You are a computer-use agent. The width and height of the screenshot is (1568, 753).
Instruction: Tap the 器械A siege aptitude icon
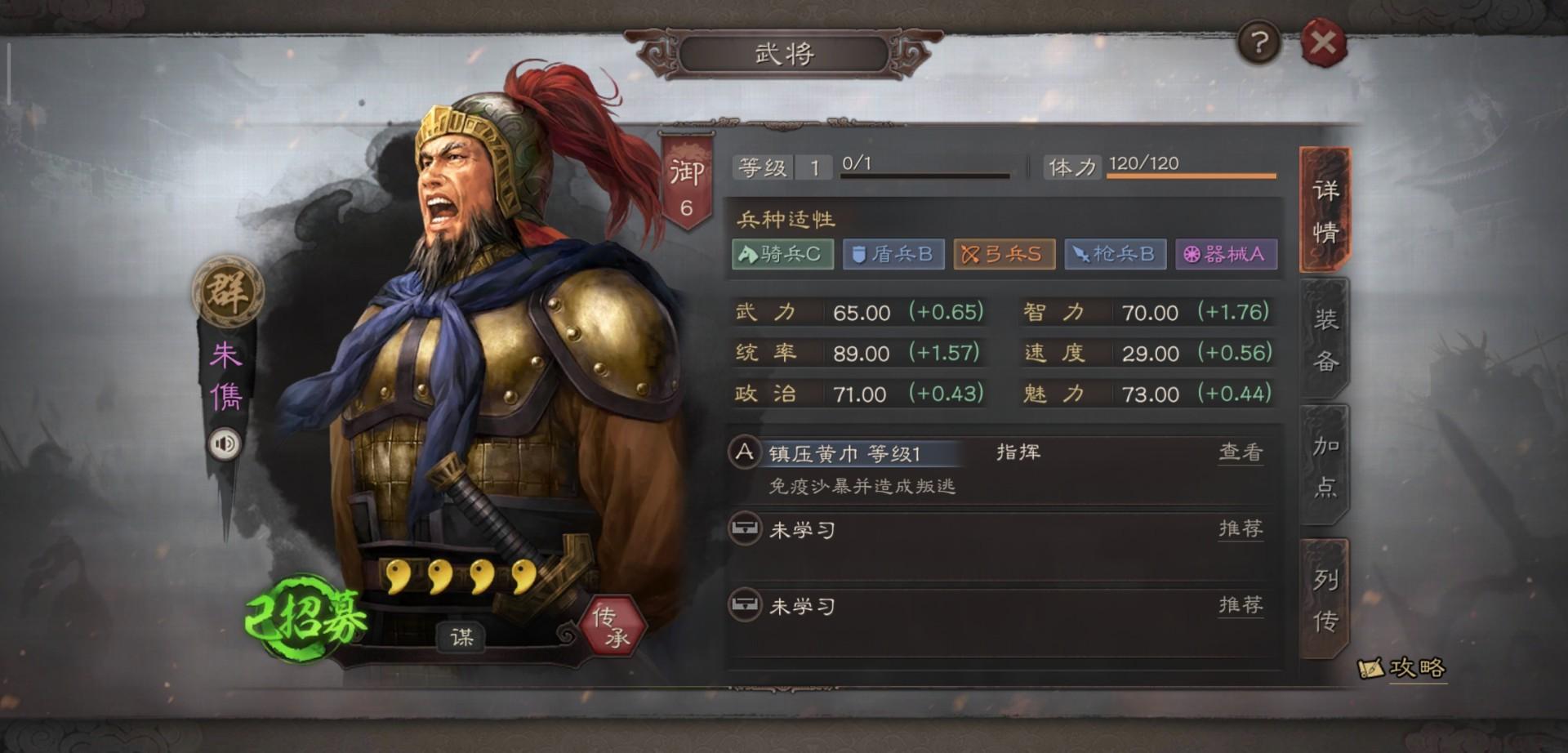[1227, 255]
